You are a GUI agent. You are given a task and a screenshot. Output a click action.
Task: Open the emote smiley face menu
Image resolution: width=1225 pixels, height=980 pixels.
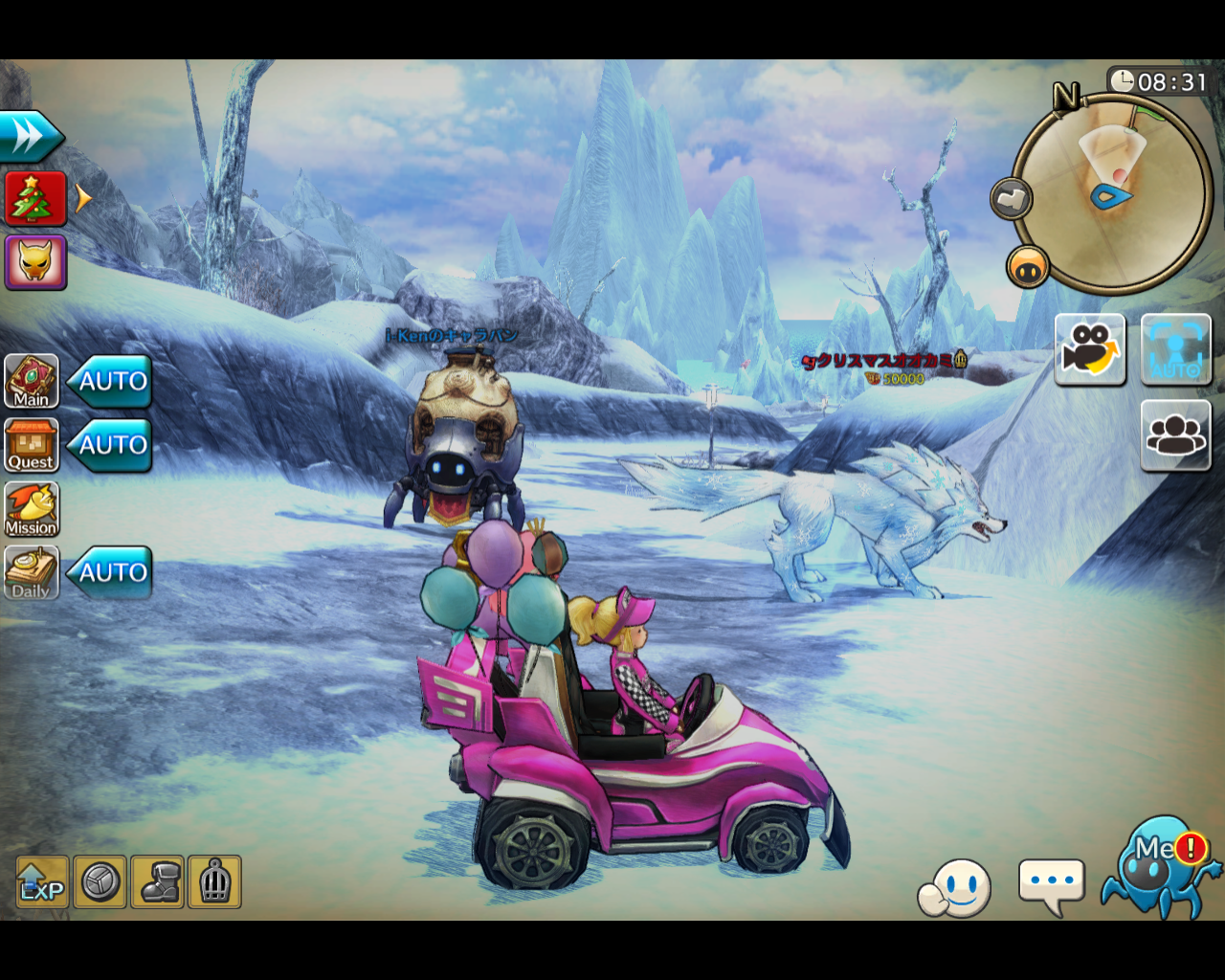(x=955, y=889)
